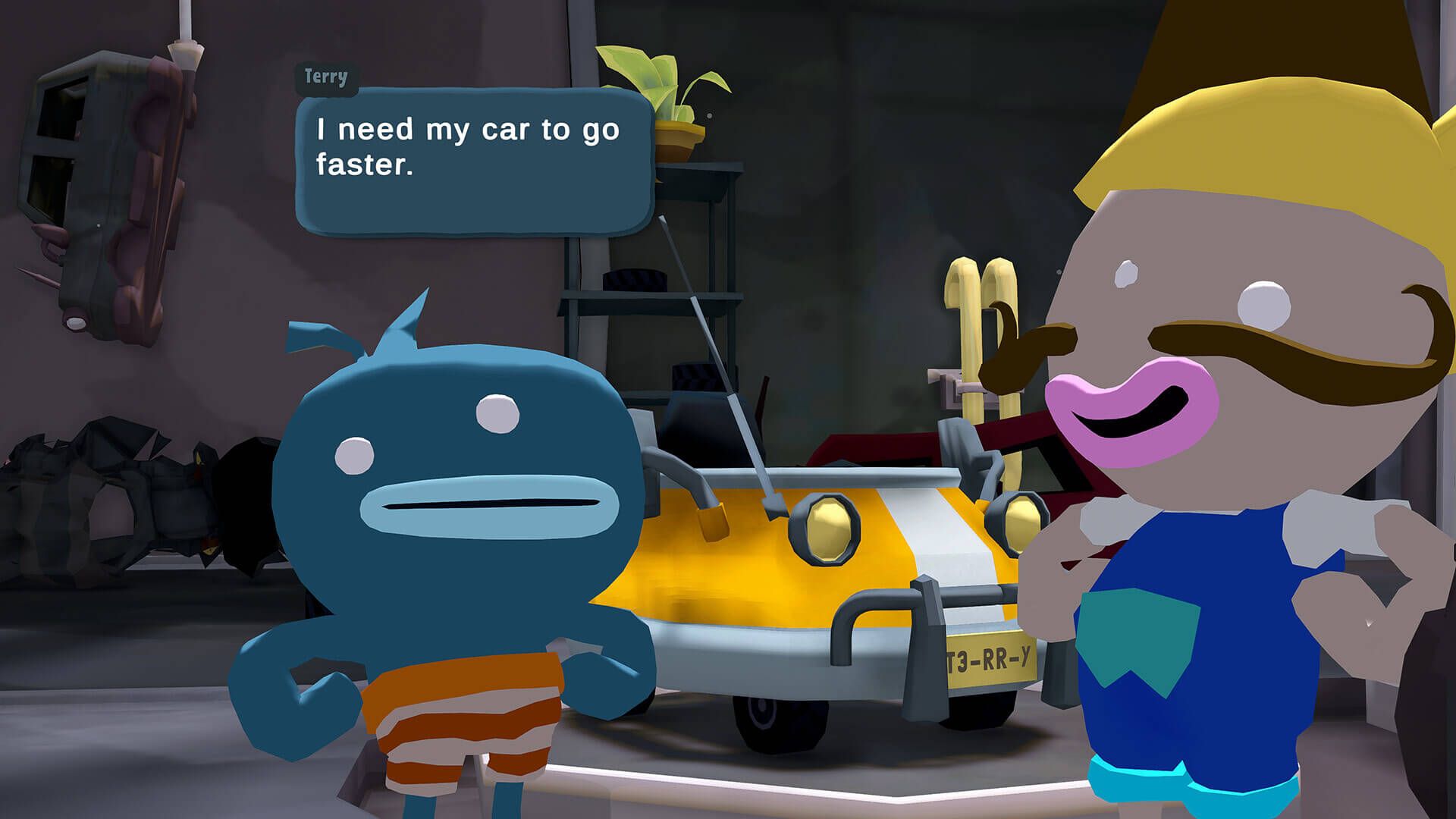This screenshot has width=1456, height=819.
Task: Click the Terry name tag
Action: point(325,75)
